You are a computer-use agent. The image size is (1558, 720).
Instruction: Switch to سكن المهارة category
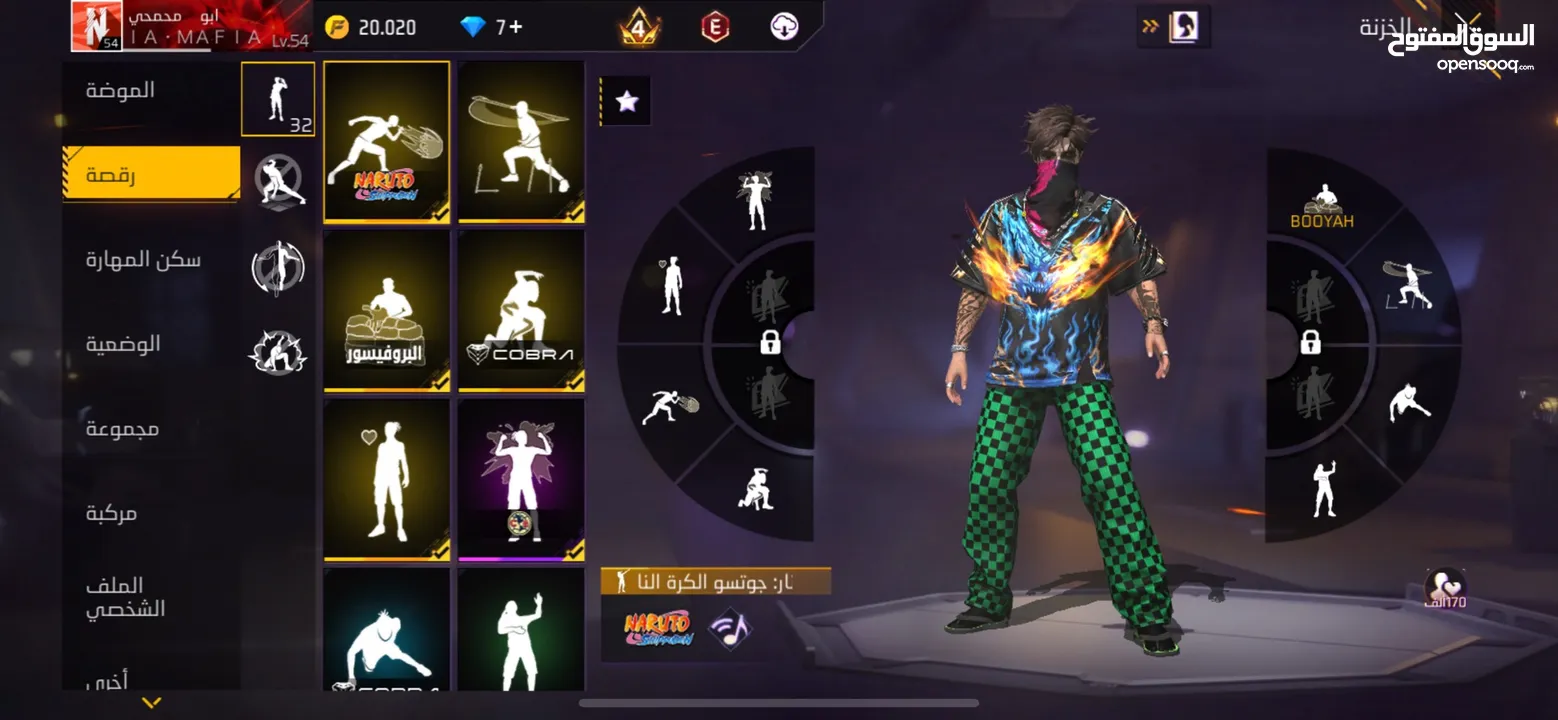(x=143, y=260)
